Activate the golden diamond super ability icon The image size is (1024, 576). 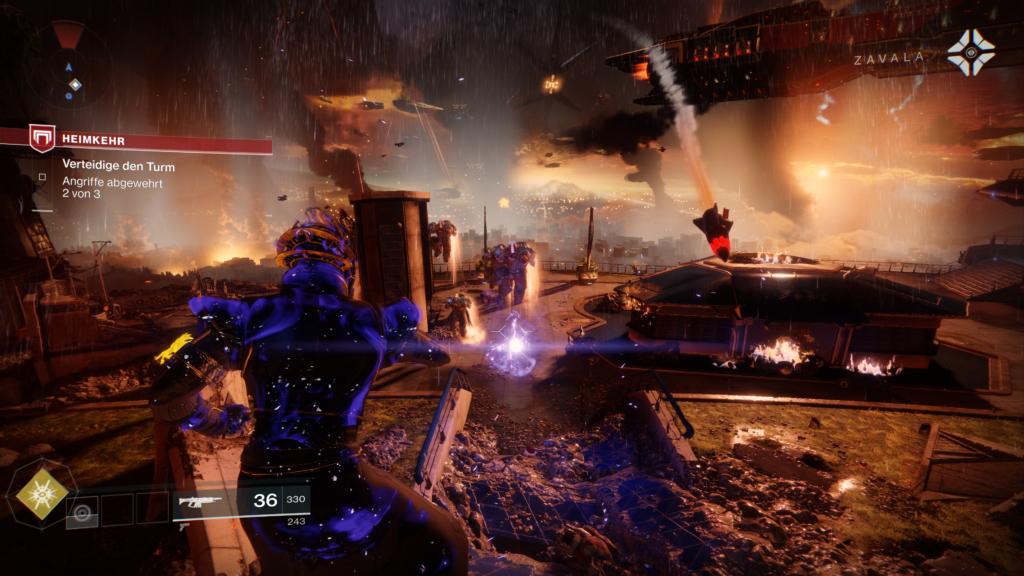click(x=42, y=492)
